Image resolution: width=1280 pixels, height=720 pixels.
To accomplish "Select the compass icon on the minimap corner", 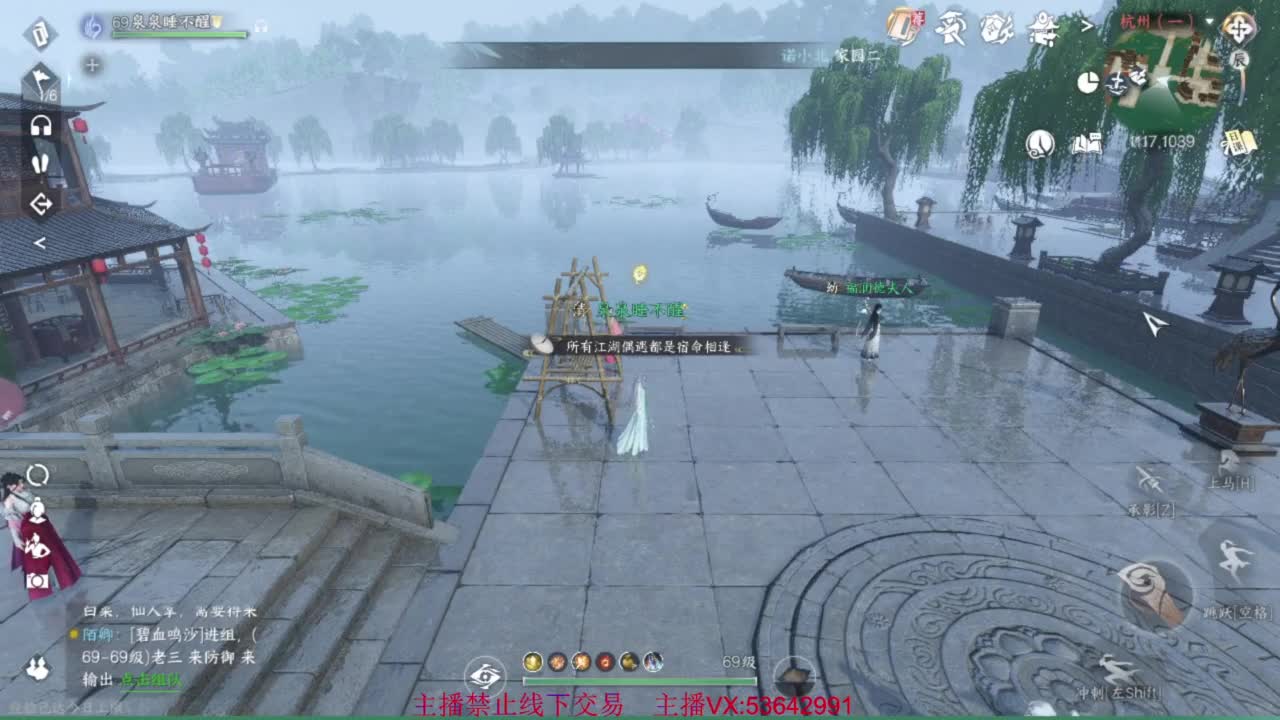I will pos(1239,30).
